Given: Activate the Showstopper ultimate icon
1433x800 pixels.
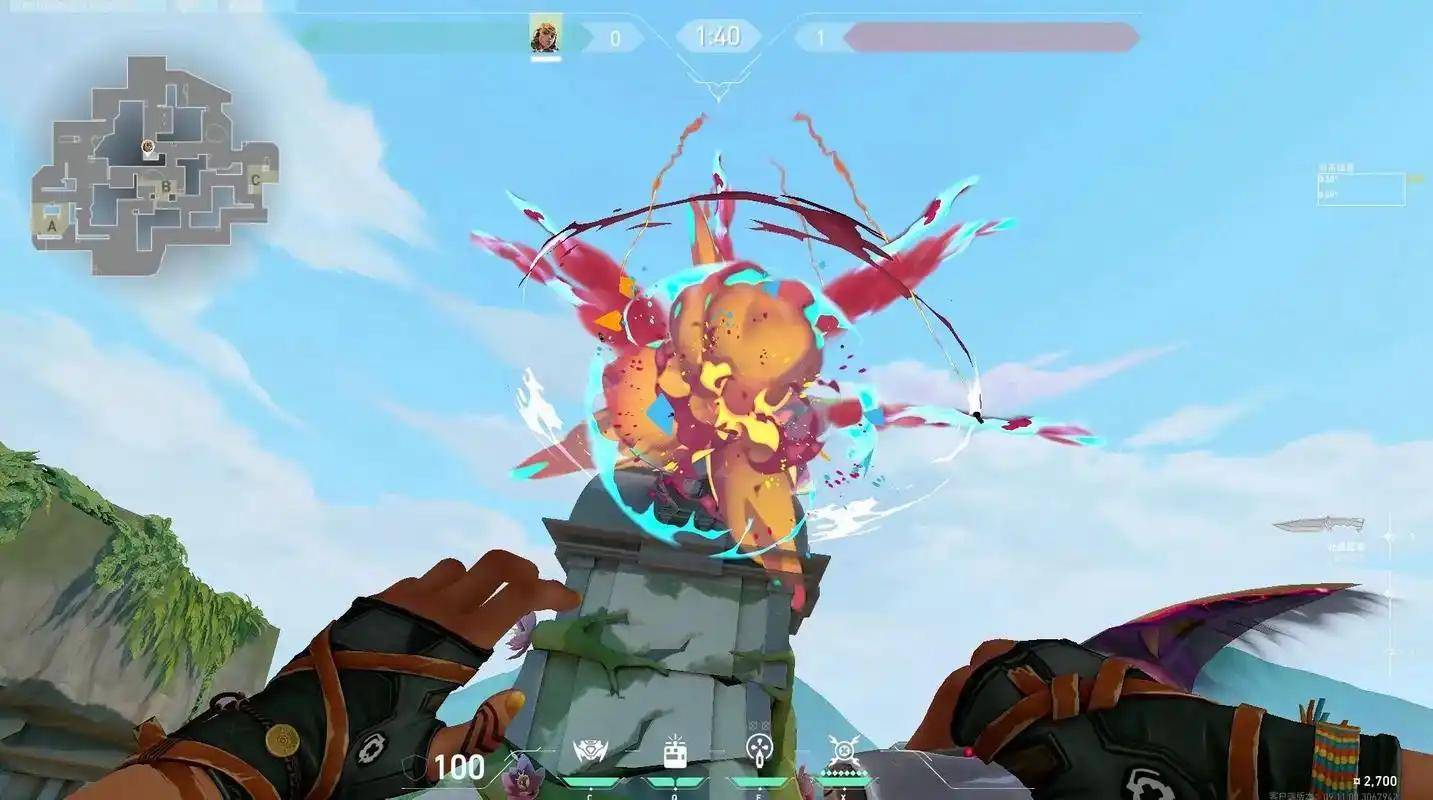Looking at the screenshot, I should coord(843,750).
